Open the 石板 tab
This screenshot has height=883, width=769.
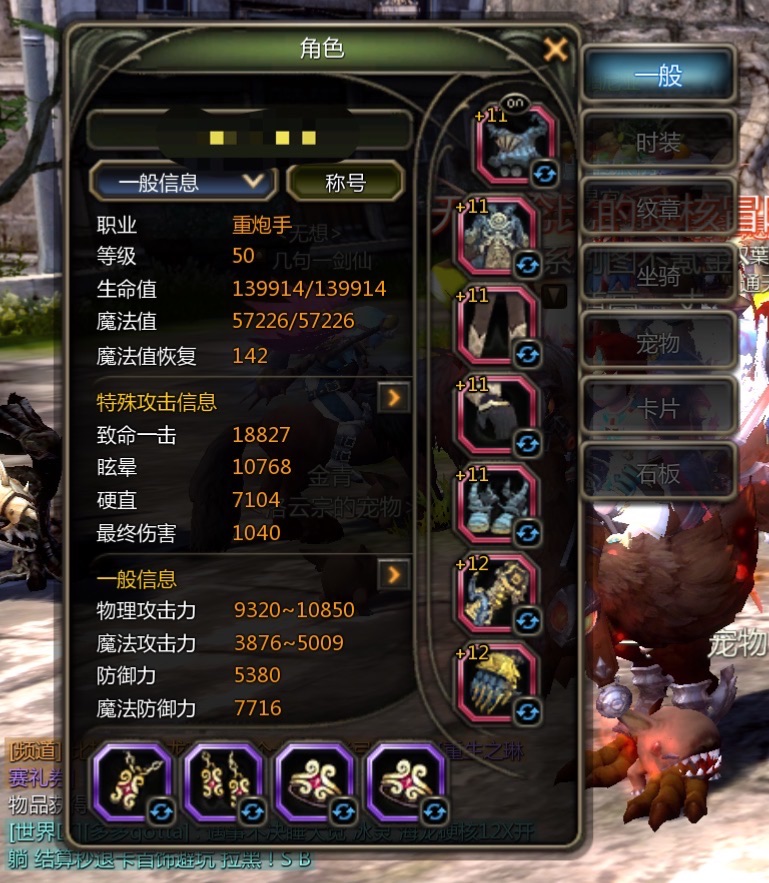[658, 473]
